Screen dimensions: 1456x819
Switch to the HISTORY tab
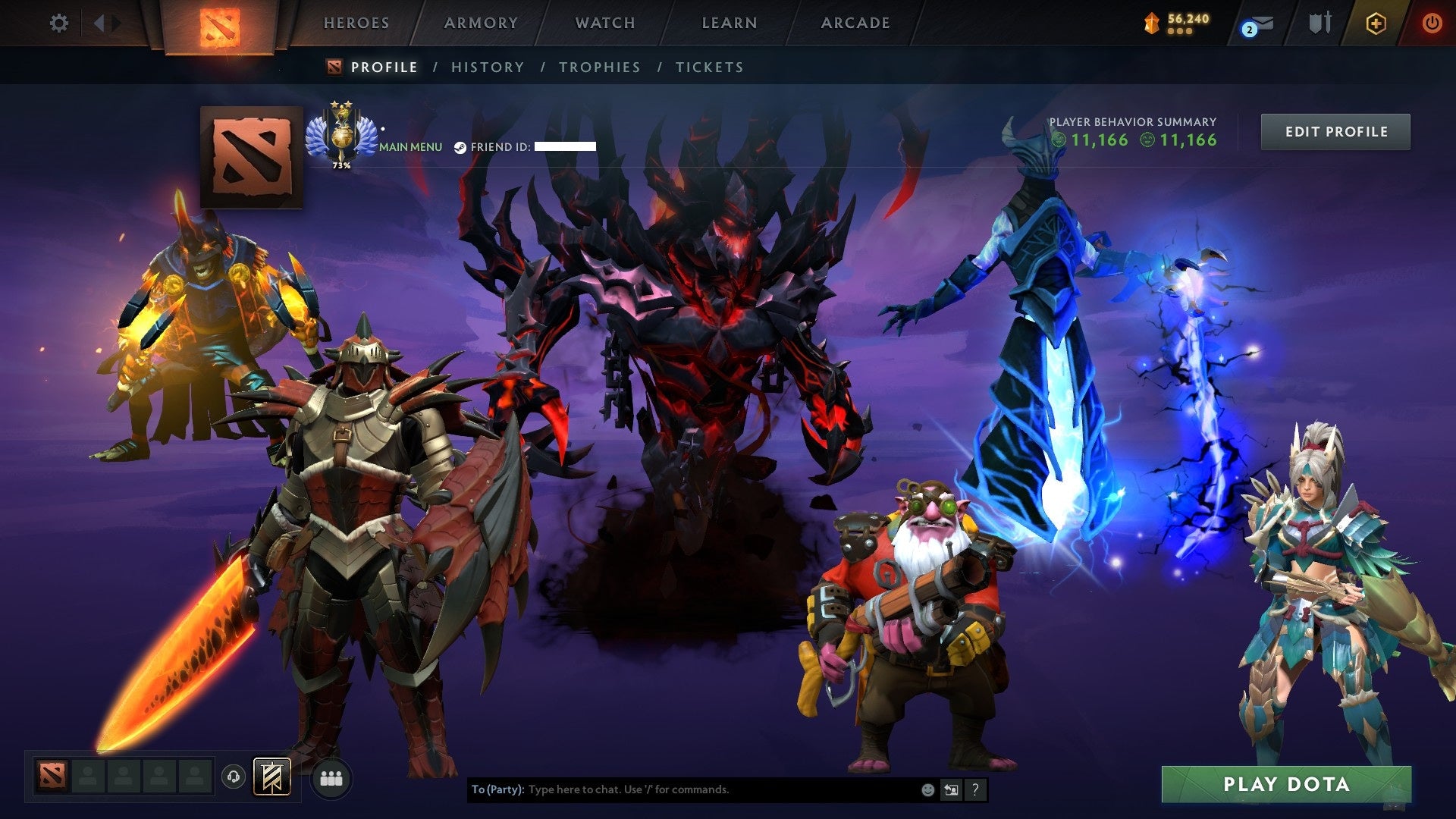coord(486,67)
